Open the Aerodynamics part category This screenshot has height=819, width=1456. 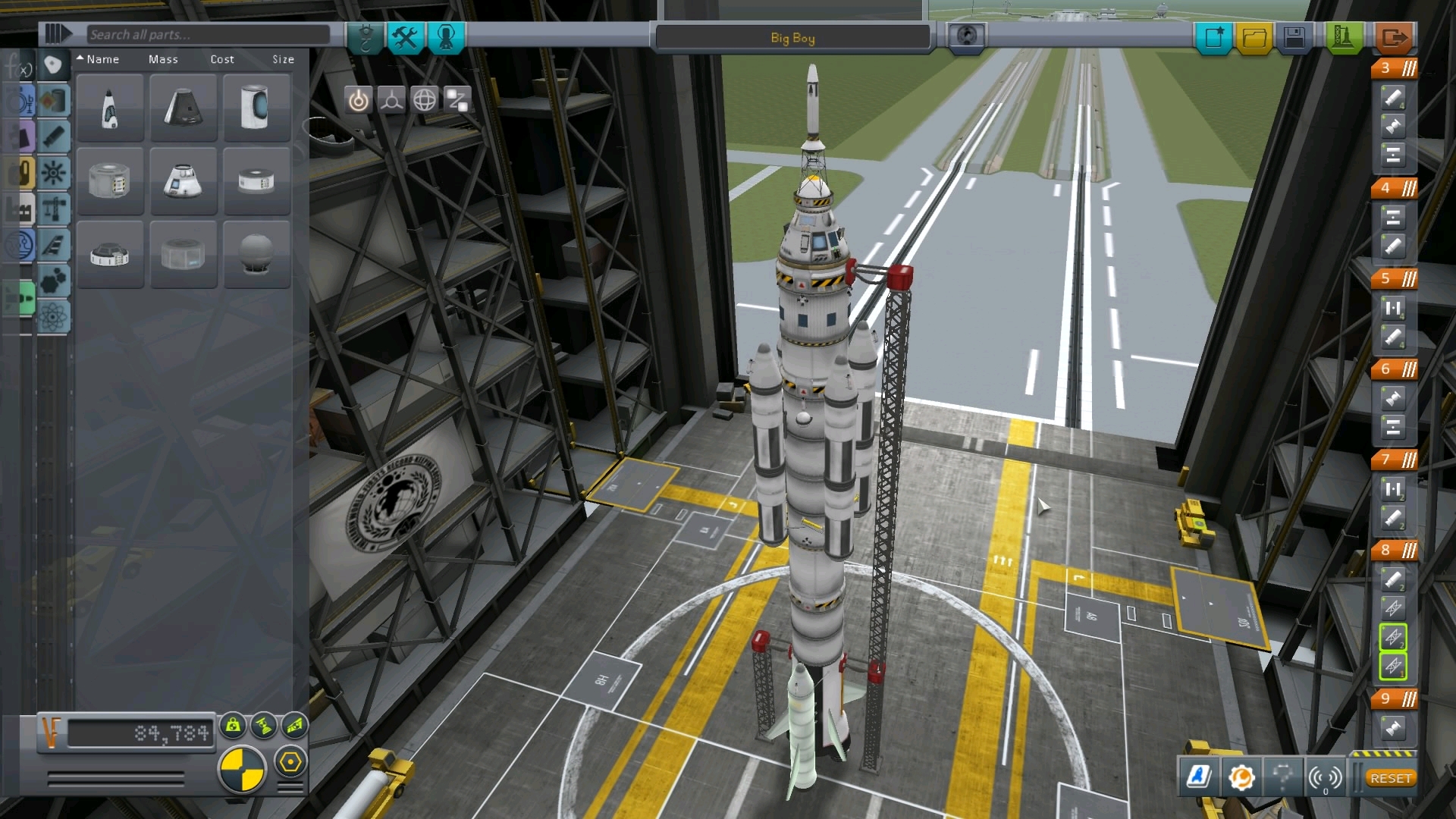[x=54, y=245]
